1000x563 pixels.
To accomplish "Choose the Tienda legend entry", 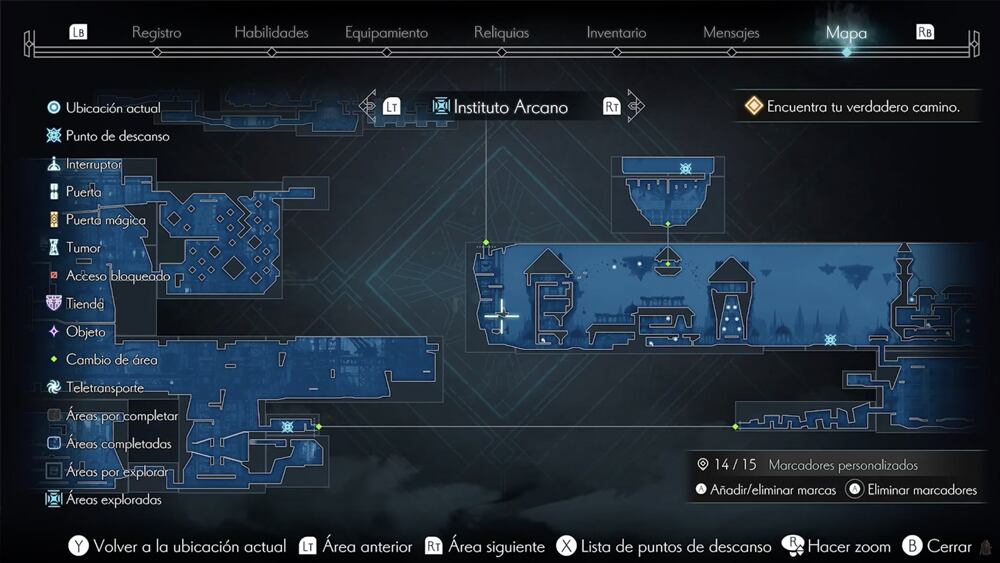I will (85, 304).
